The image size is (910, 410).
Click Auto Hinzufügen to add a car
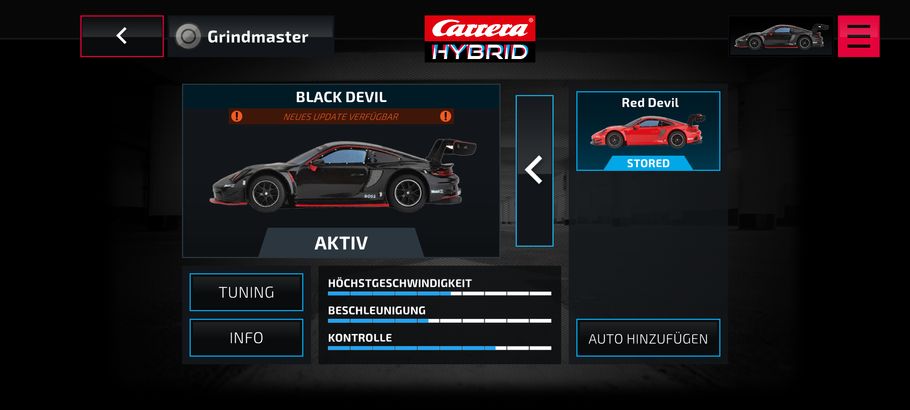click(x=648, y=338)
